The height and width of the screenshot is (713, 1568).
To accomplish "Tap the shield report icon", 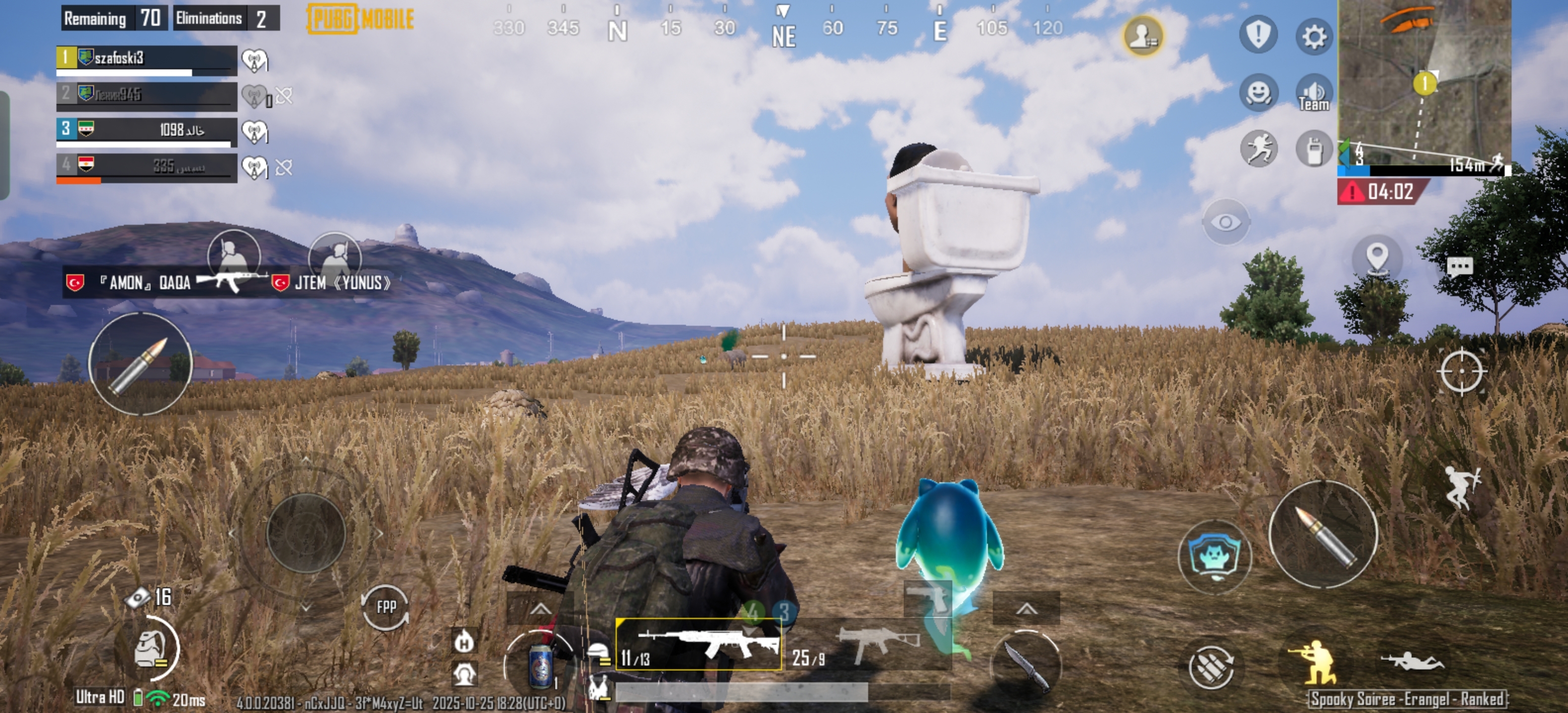I will tap(1258, 35).
